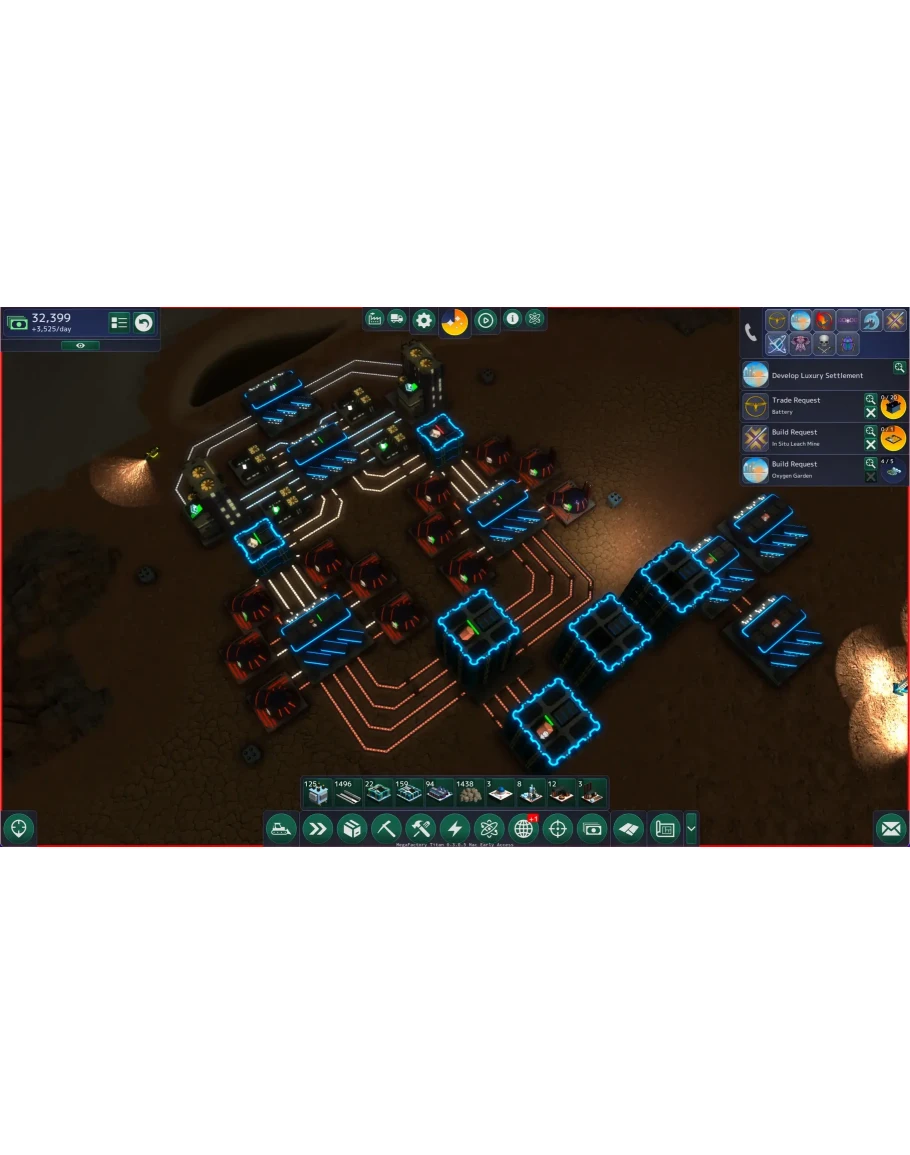Viewport: 910px width, 1155px height.
Task: Open the lightning bolt power category
Action: 454,828
